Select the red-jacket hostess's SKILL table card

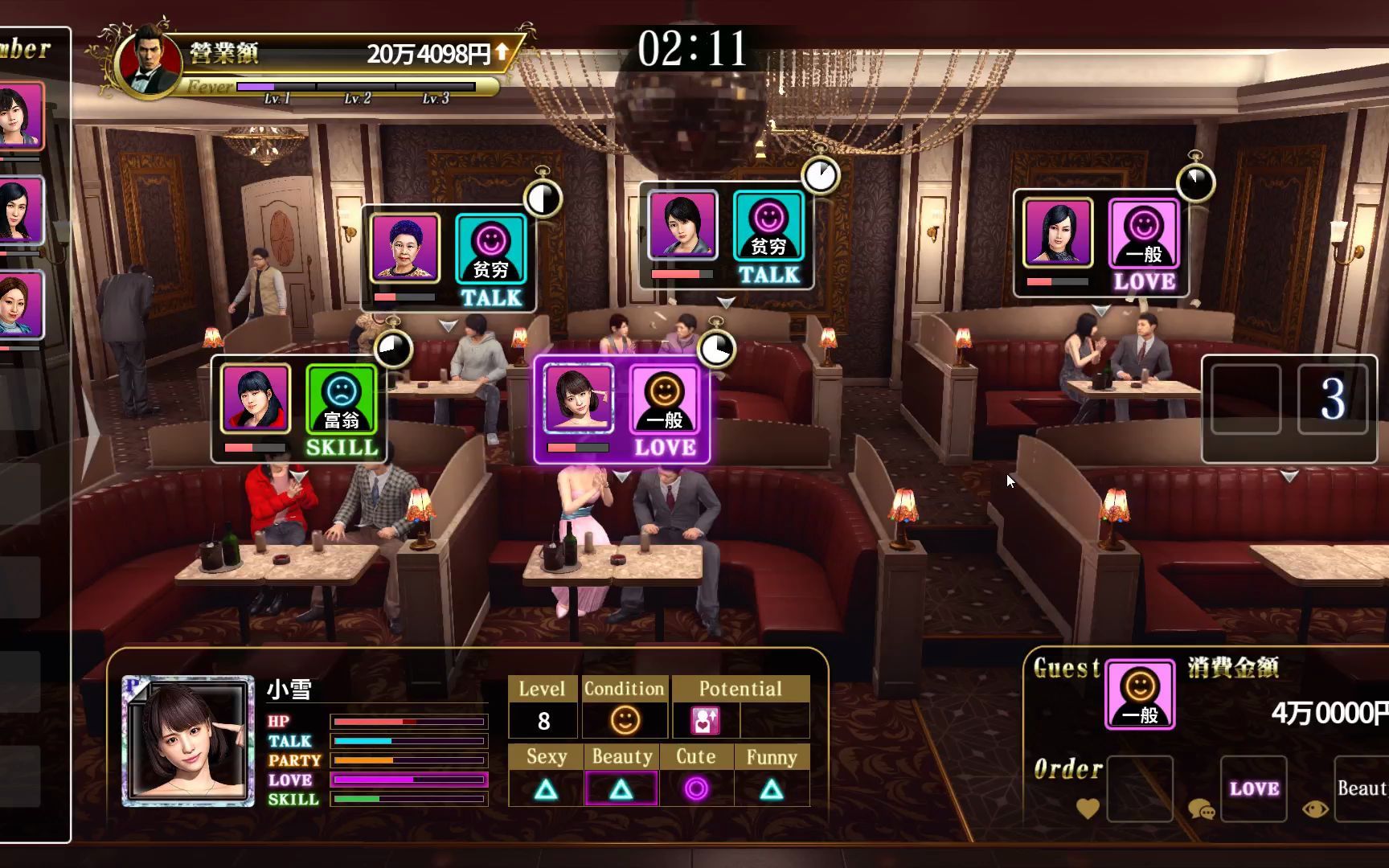click(299, 410)
